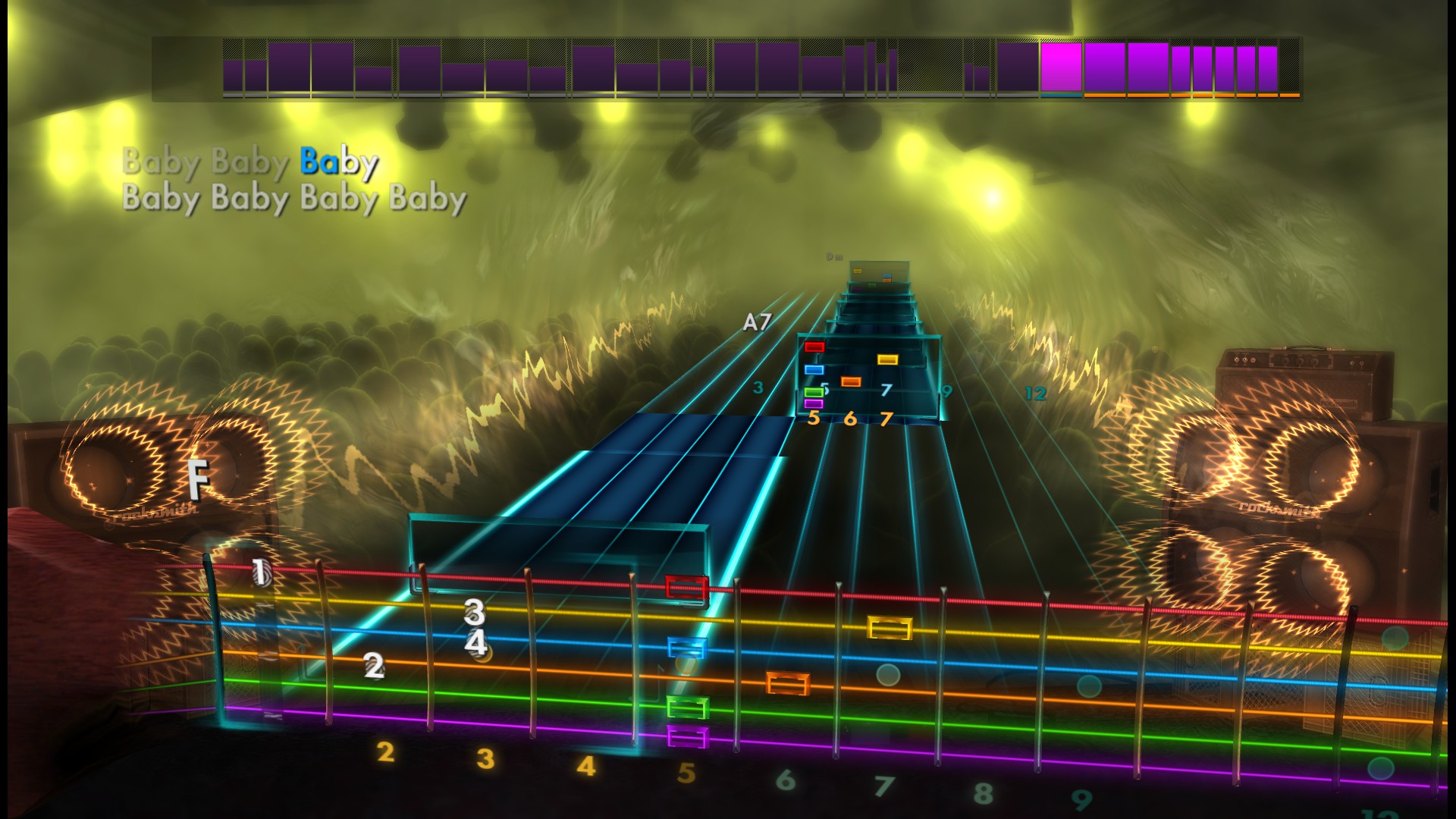The width and height of the screenshot is (1456, 819).
Task: Expand the F note indicator above the speaker
Action: [196, 479]
